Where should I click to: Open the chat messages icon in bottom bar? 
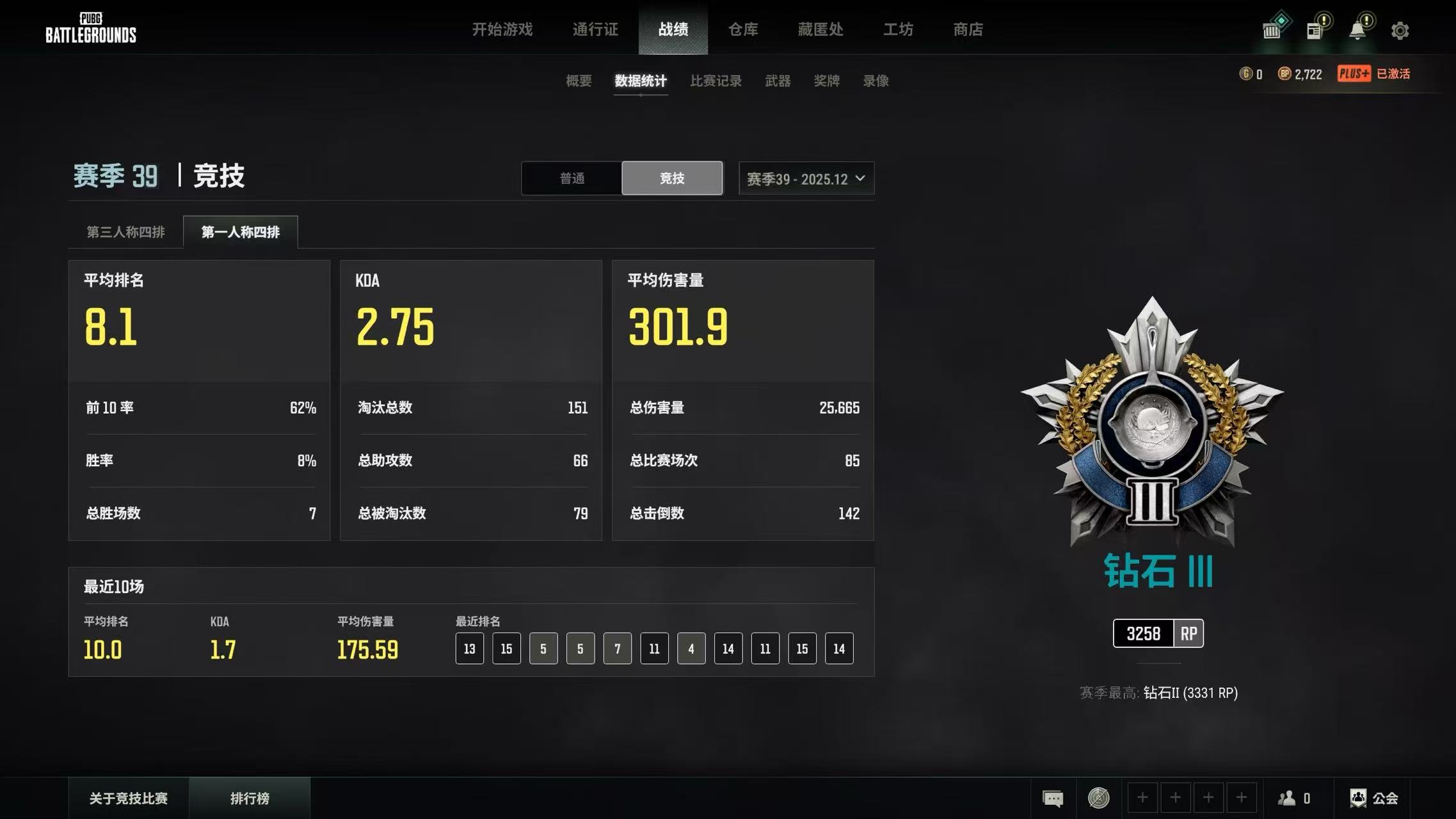[x=1053, y=798]
